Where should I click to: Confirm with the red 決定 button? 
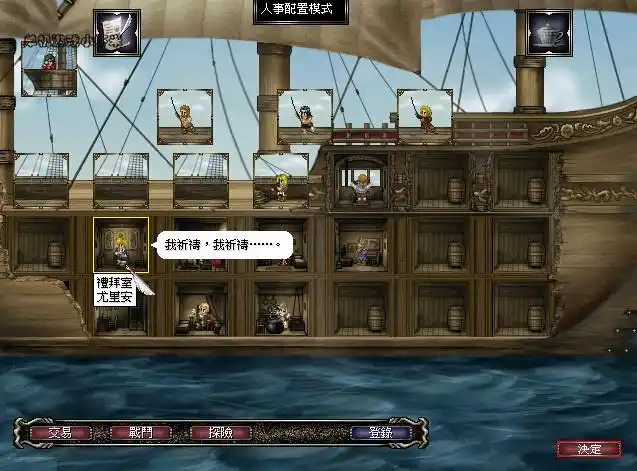coord(581,449)
